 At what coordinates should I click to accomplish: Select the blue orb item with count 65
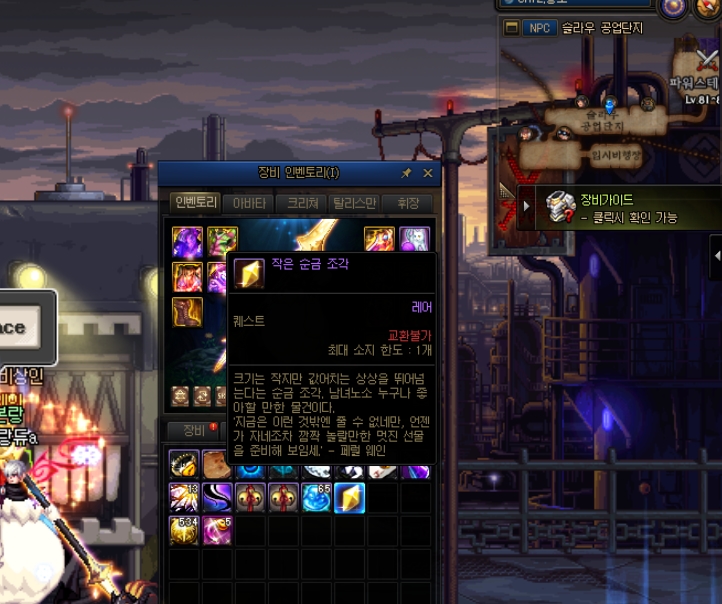[x=317, y=497]
